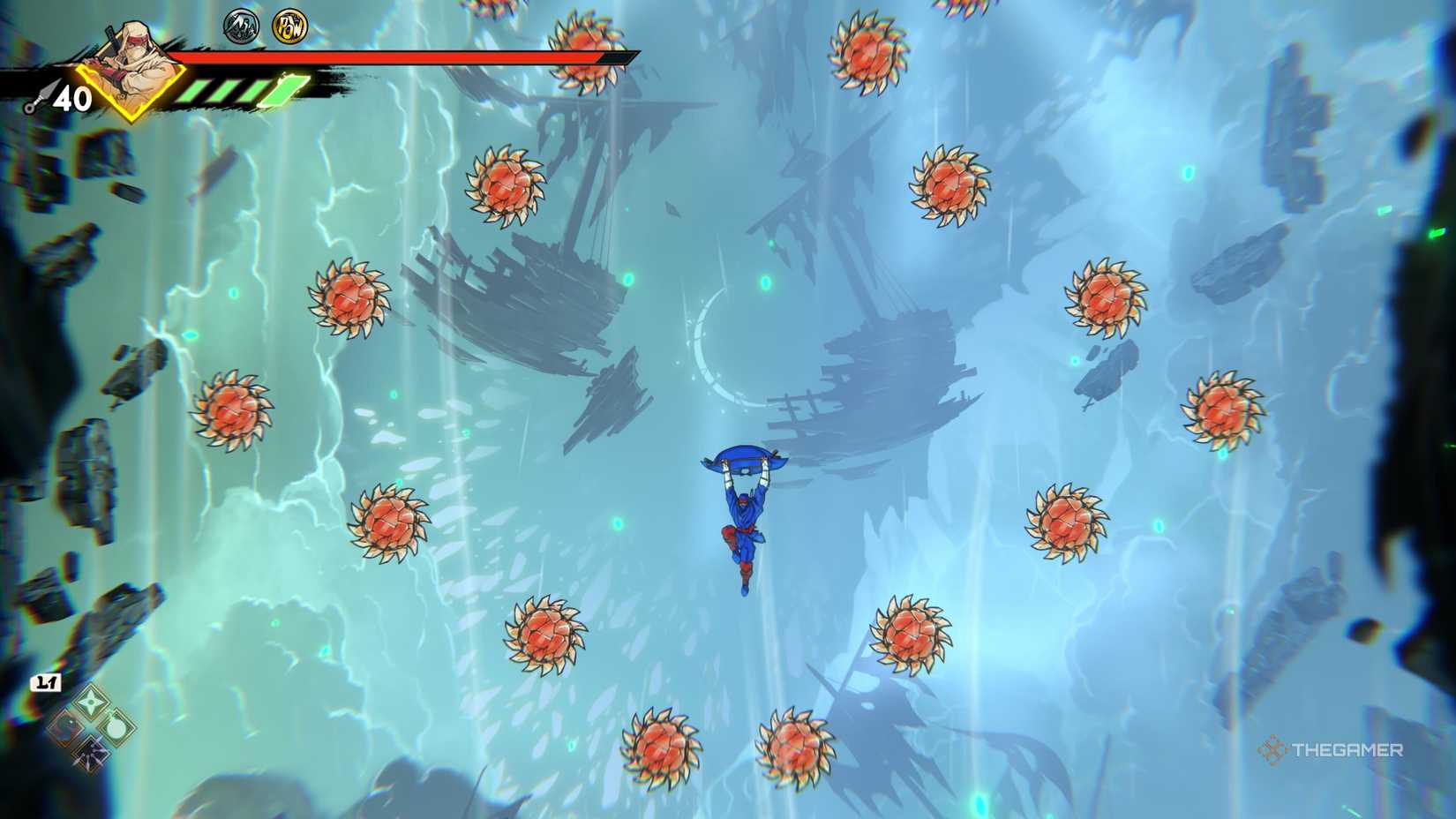The height and width of the screenshot is (819, 1456).
Task: Click the kunai icon beside the 40 counter
Action: tap(41, 96)
